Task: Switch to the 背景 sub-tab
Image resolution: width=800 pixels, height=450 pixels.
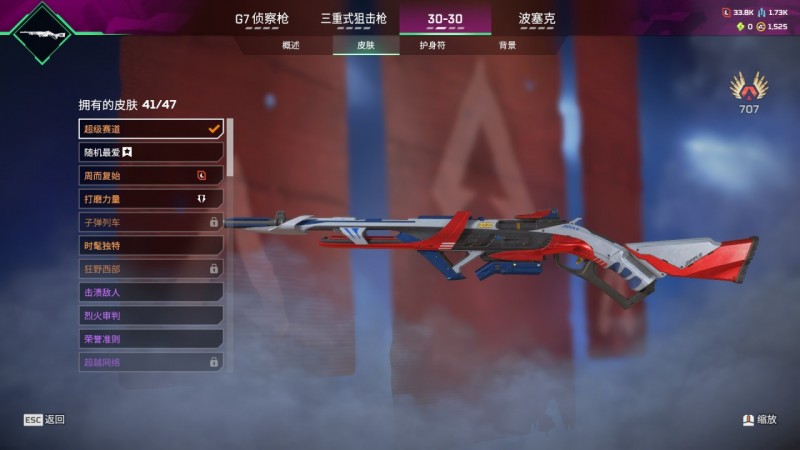Action: (x=507, y=46)
